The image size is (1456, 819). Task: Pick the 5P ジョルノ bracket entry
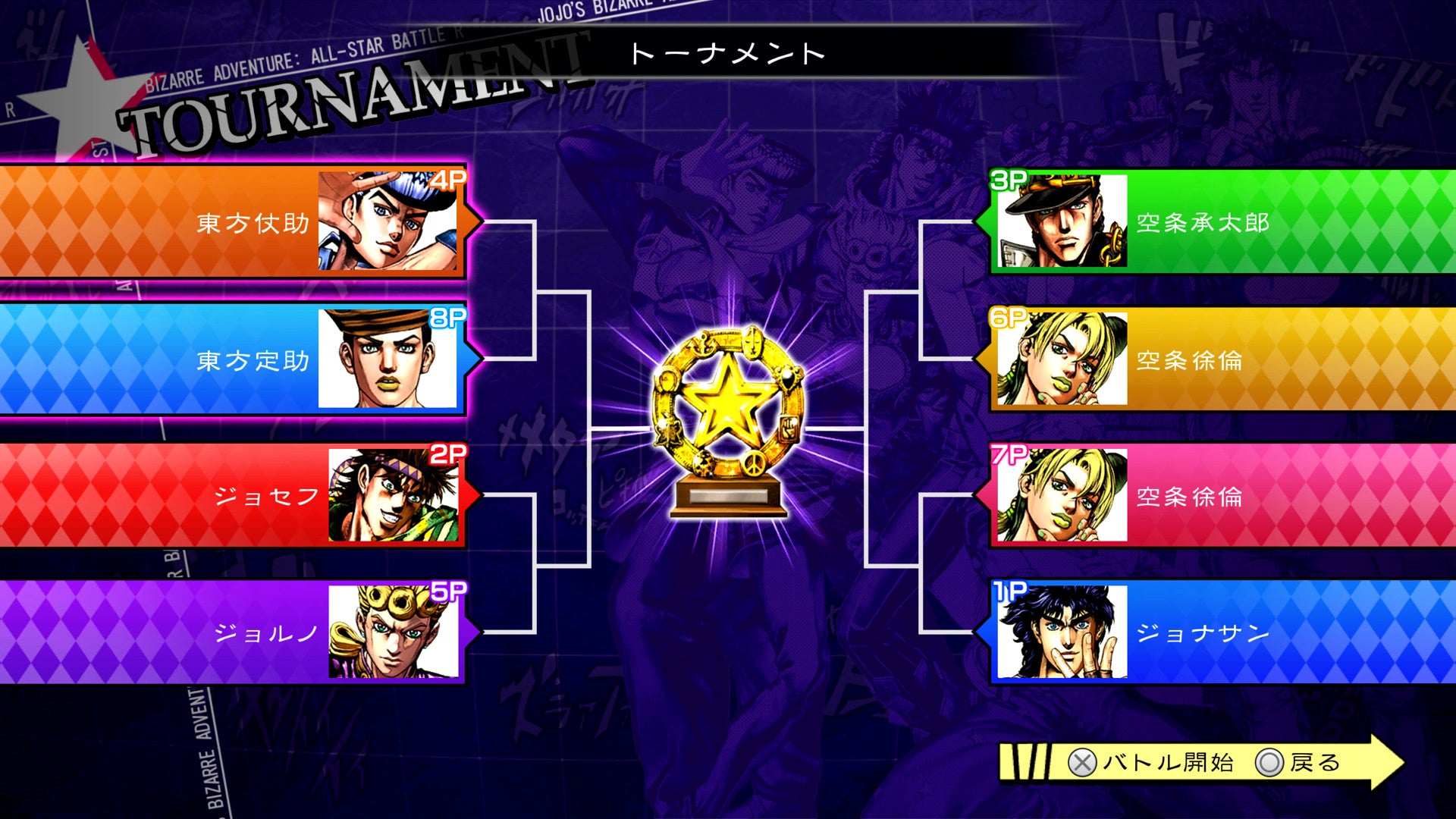(231, 632)
